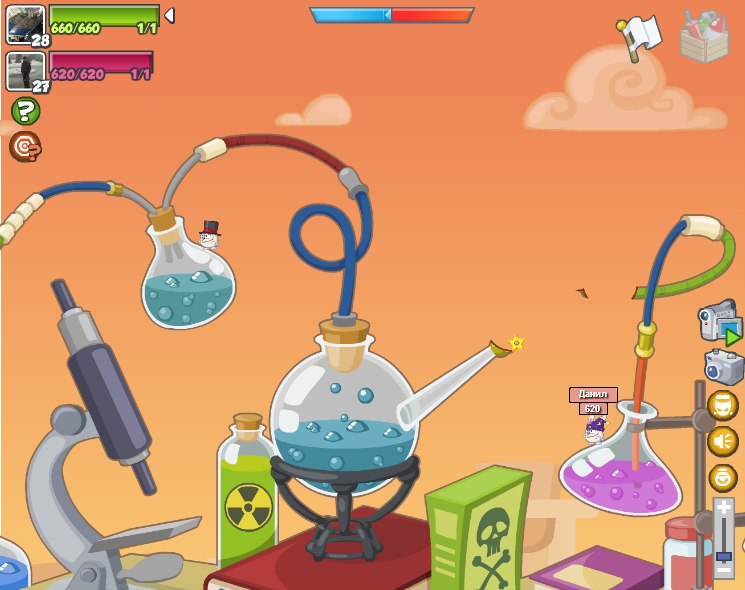The width and height of the screenshot is (745, 590).
Task: Click the blue zoom slider handle
Action: [724, 556]
